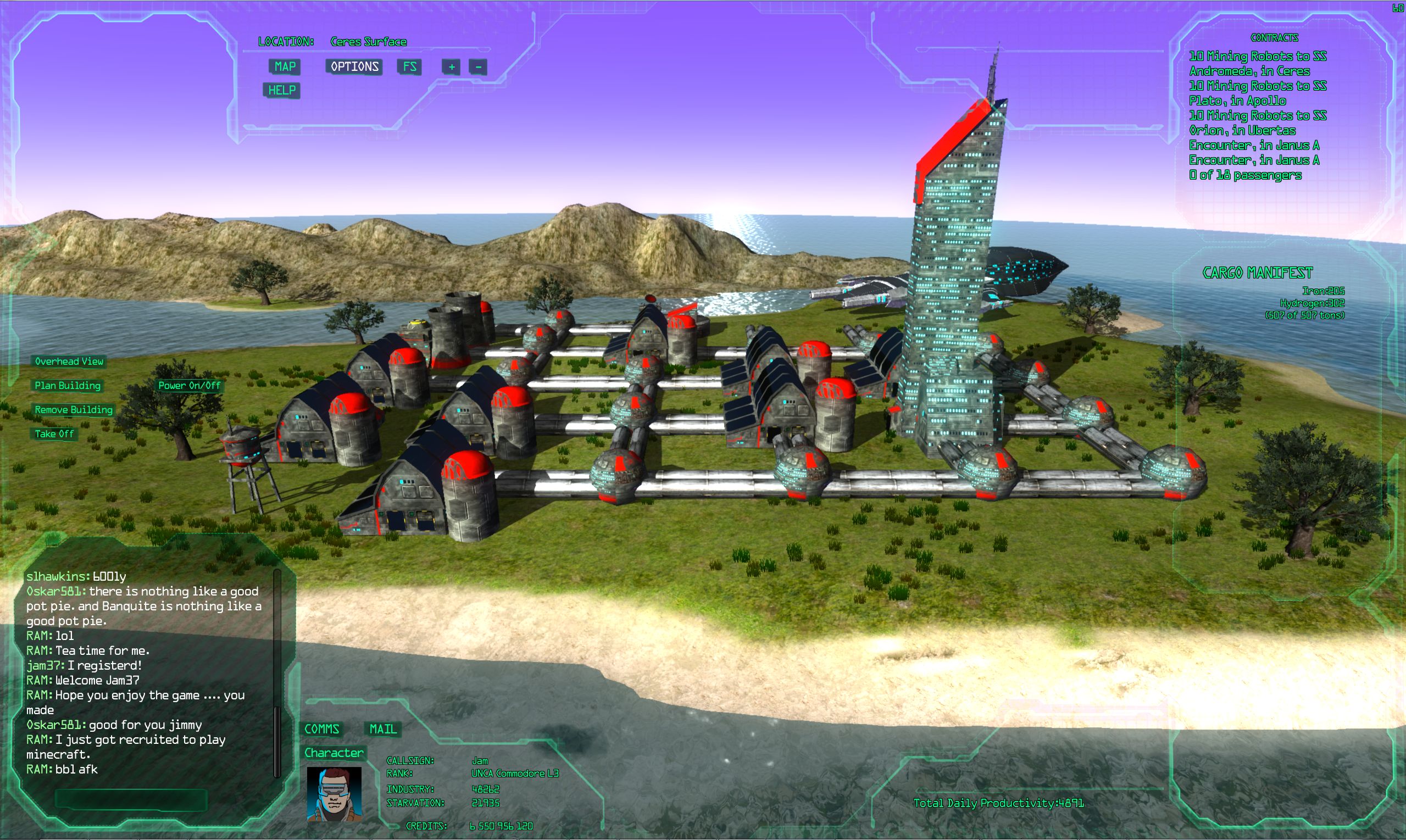Open the COMMS panel

321,729
